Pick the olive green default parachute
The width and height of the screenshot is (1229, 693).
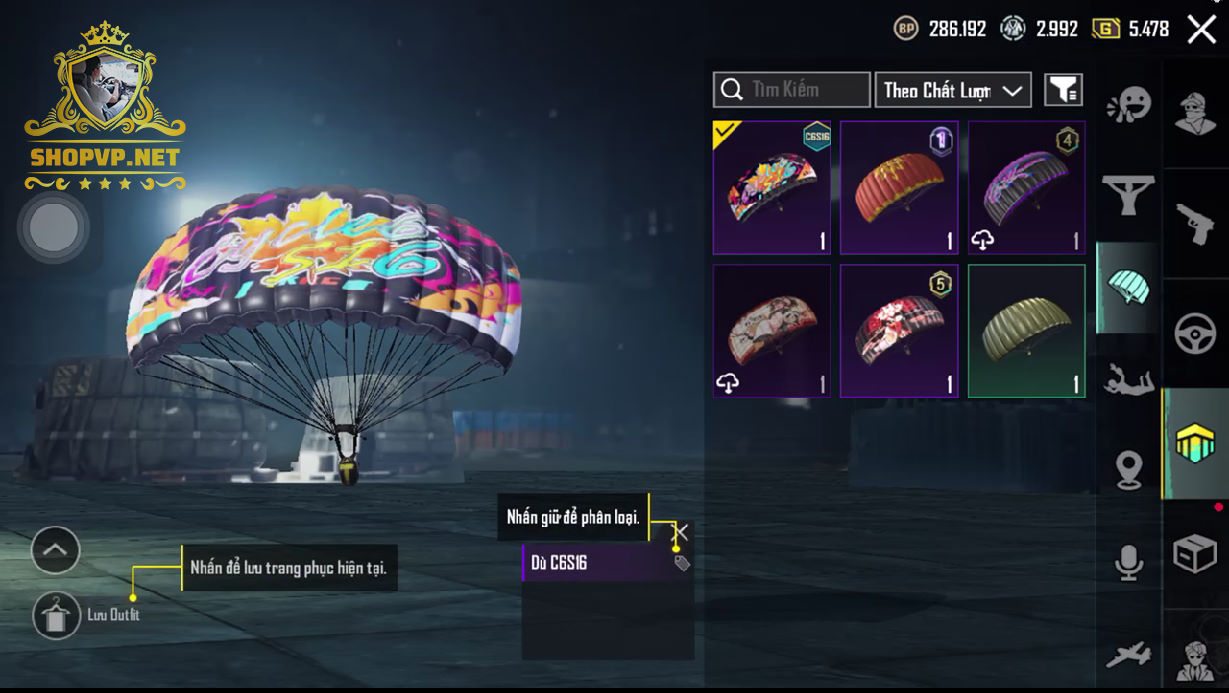(1026, 331)
